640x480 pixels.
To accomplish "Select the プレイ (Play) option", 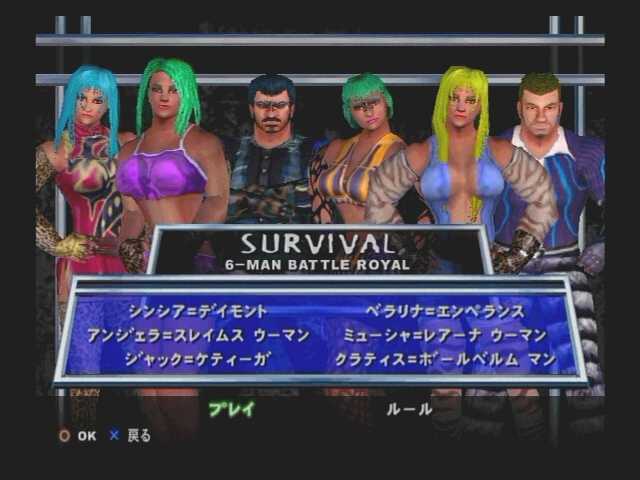I will [231, 408].
